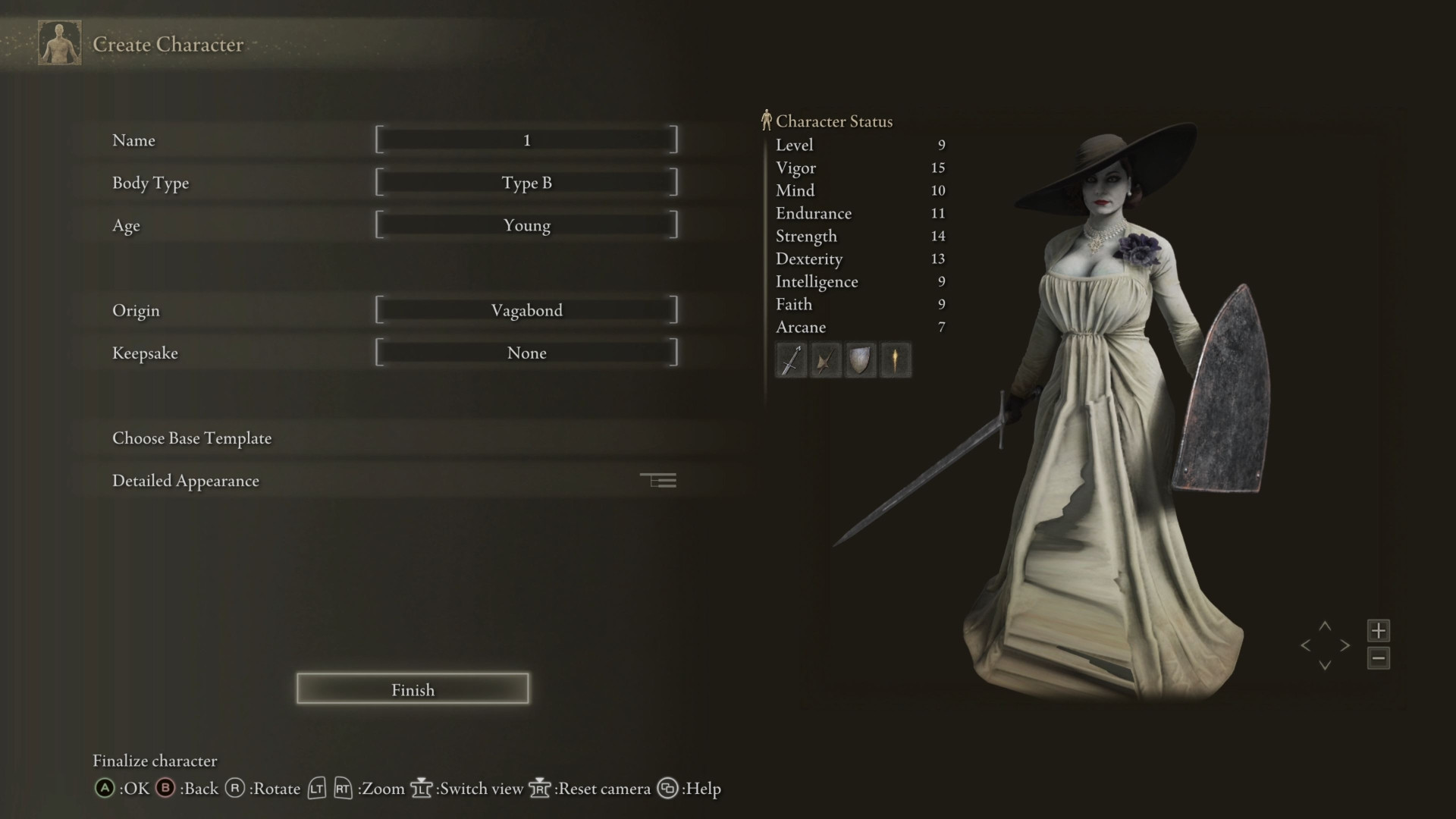The height and width of the screenshot is (819, 1456).
Task: Click the Switch view control icon
Action: 421,789
